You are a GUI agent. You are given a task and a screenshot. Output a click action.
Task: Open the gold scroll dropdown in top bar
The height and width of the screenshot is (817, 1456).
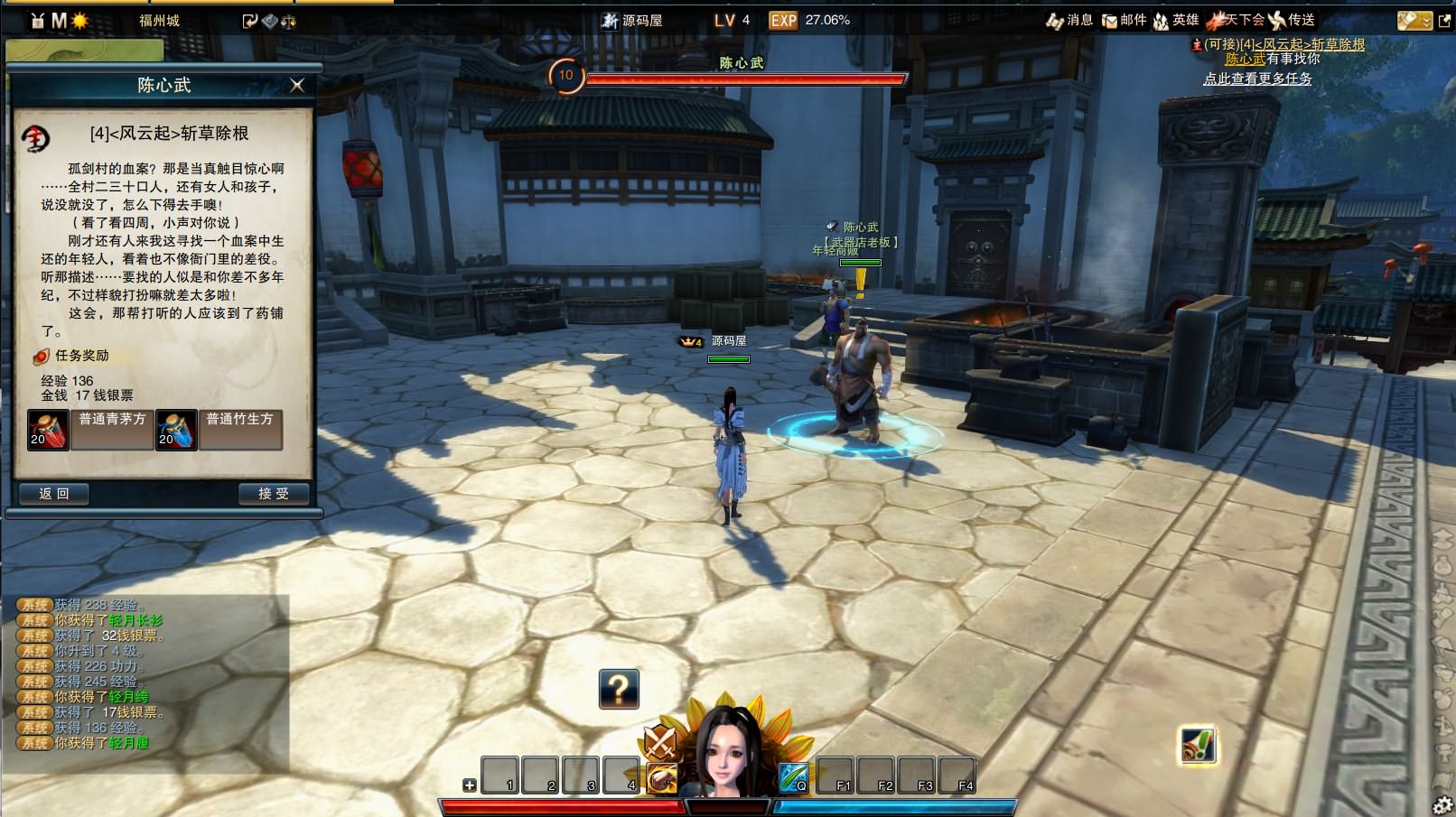click(x=1414, y=21)
